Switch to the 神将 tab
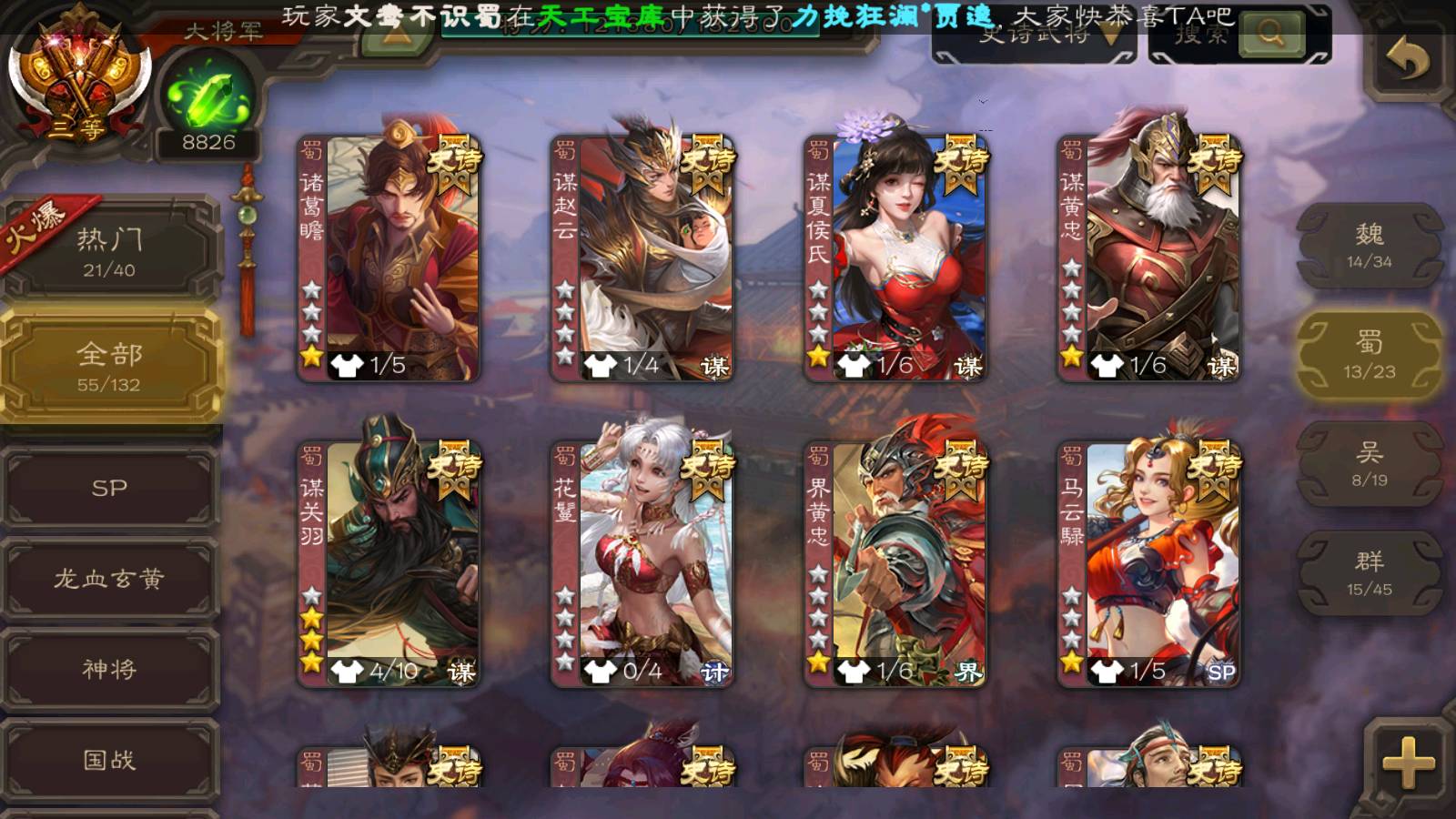The height and width of the screenshot is (819, 1456). [109, 670]
